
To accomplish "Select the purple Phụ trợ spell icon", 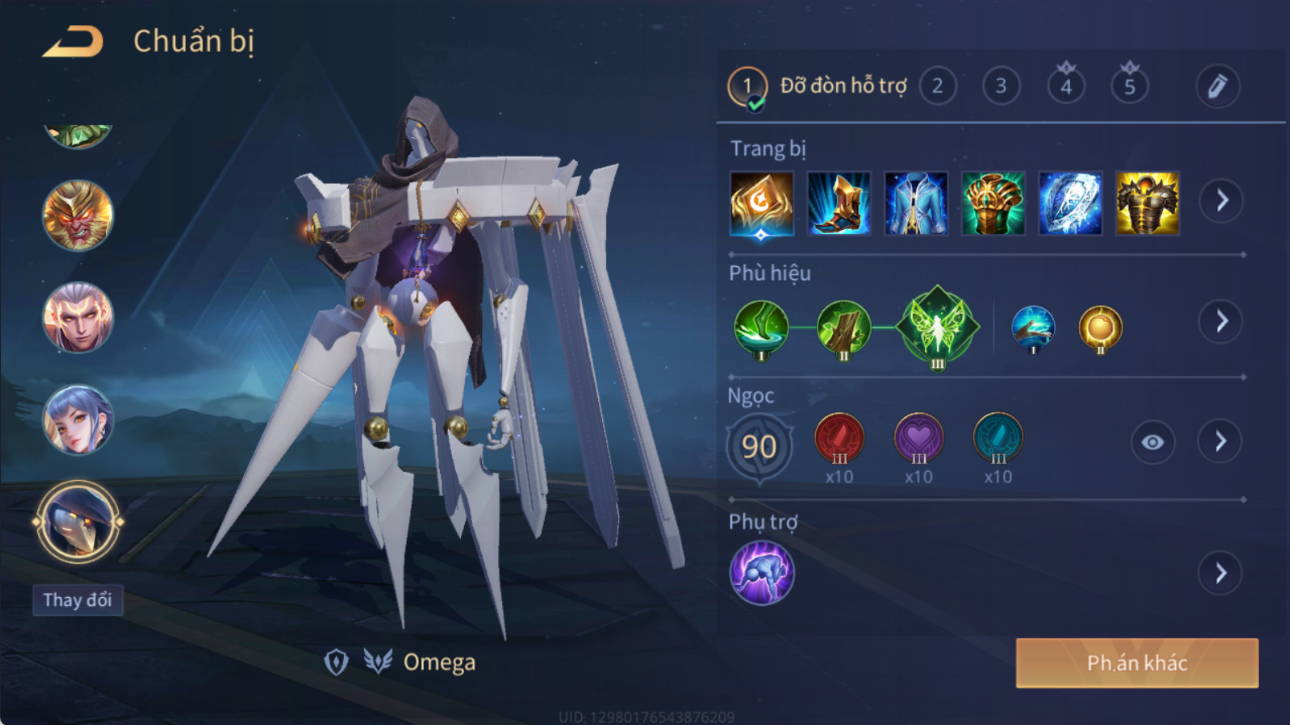I will click(x=762, y=573).
